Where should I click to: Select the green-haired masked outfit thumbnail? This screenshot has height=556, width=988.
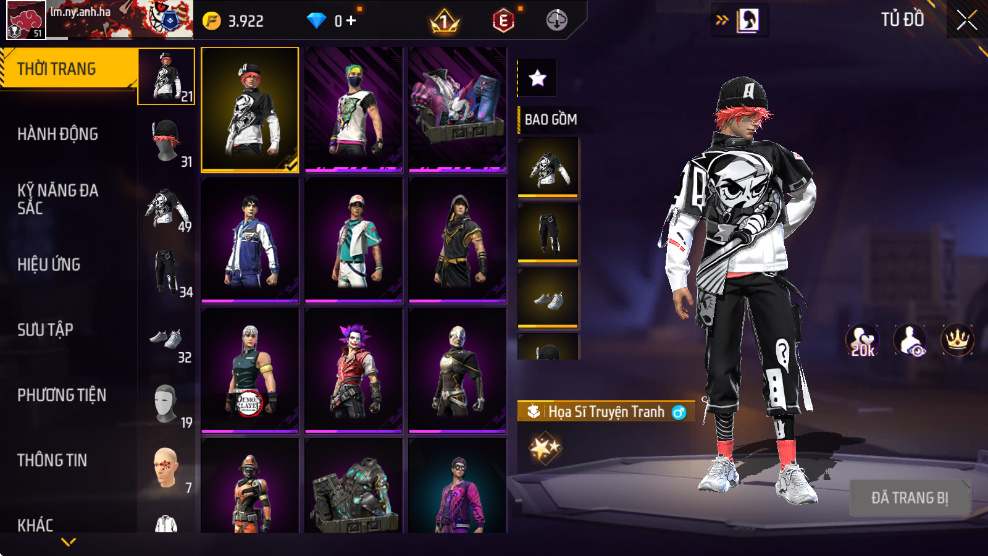pos(354,108)
